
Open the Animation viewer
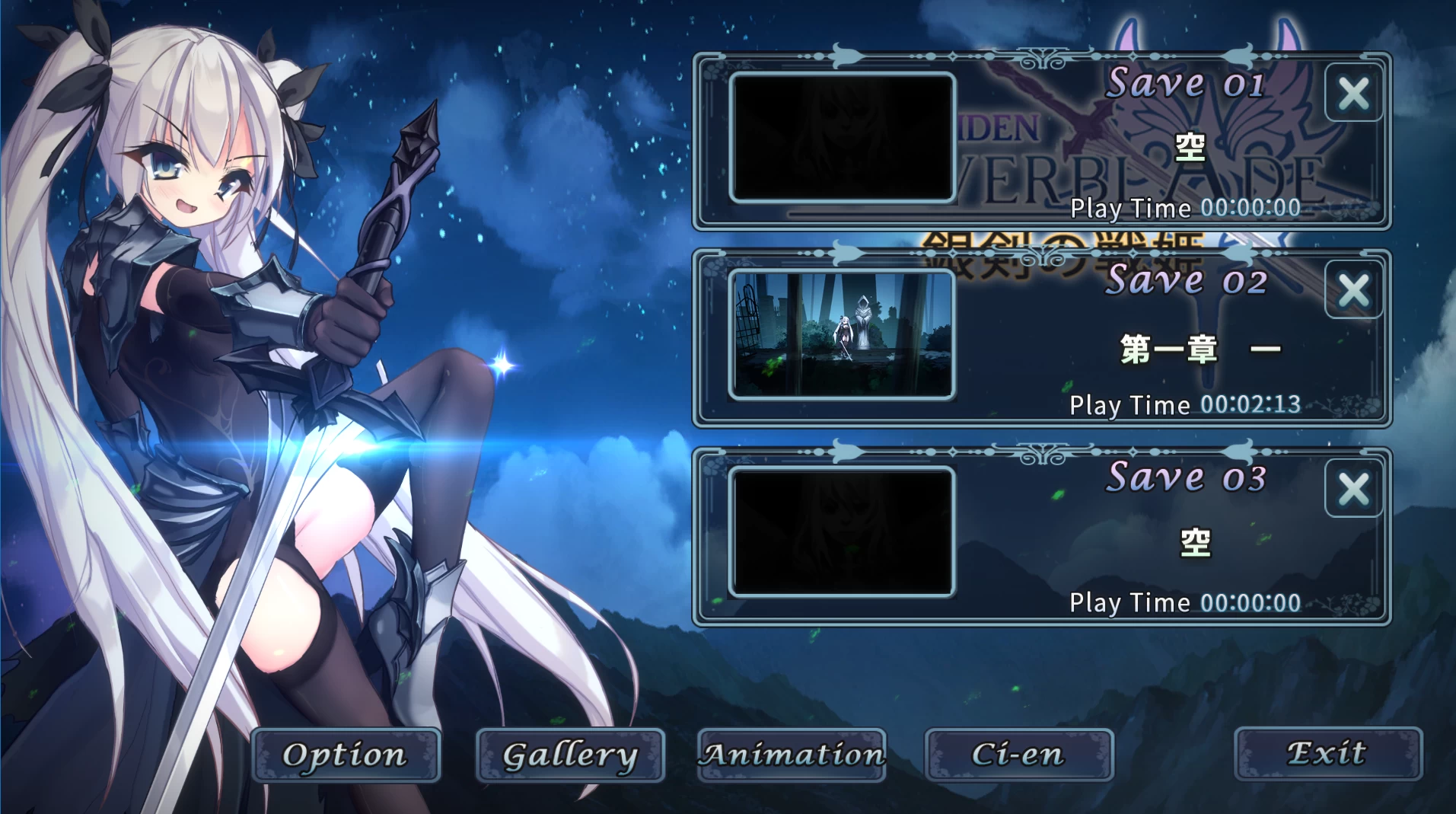coord(792,755)
